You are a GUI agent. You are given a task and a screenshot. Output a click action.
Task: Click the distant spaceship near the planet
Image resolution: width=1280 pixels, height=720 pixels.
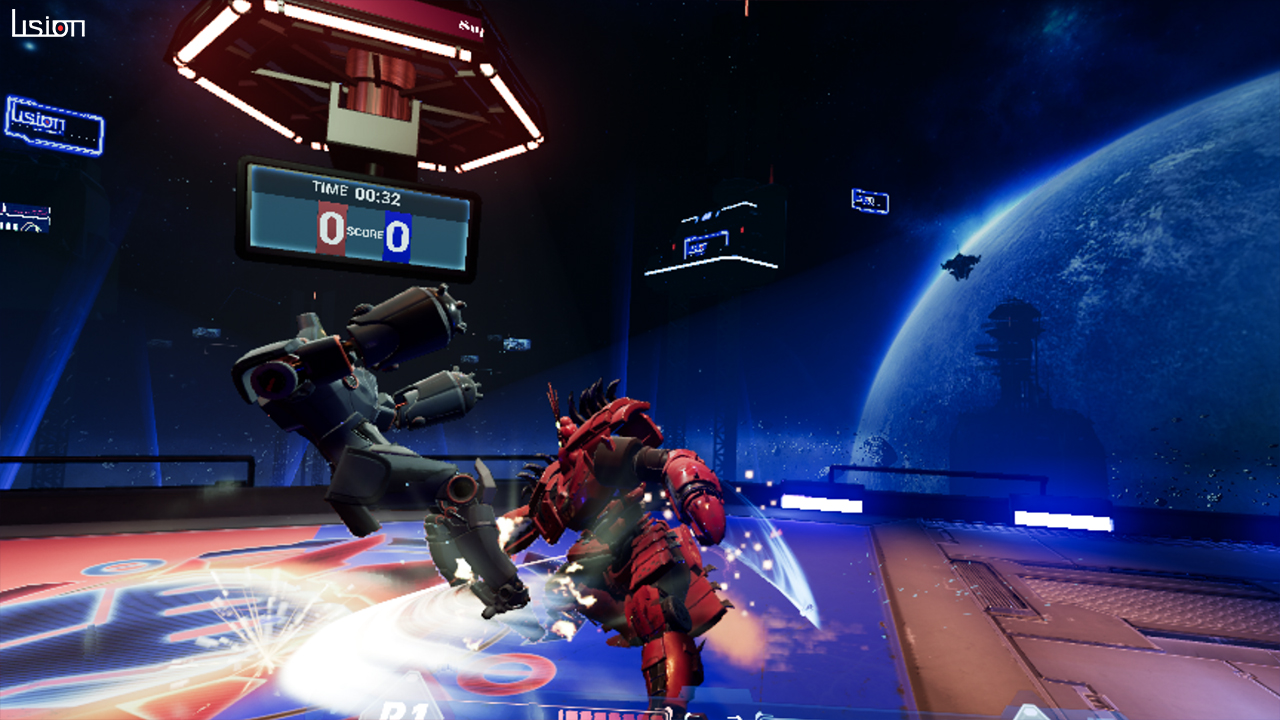point(958,264)
